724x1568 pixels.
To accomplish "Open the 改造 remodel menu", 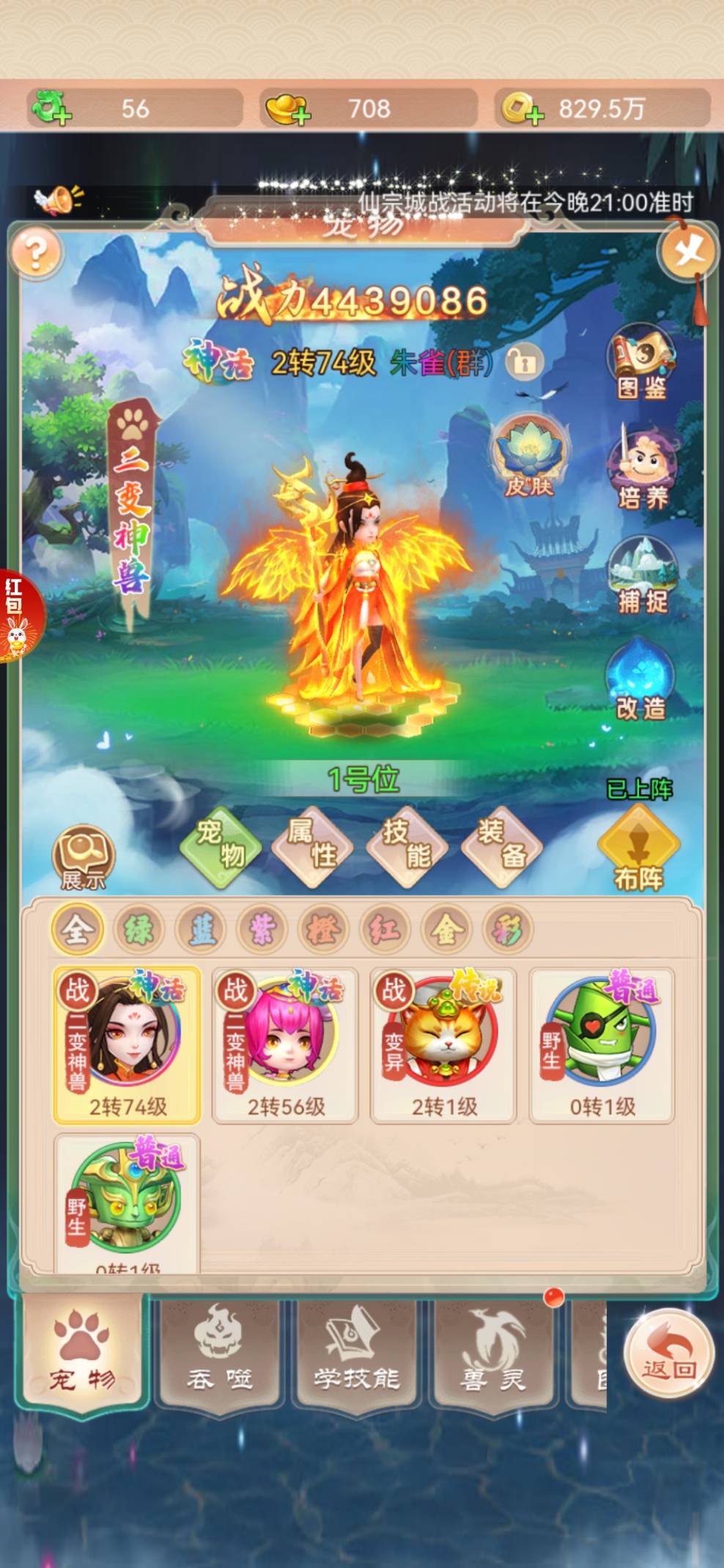I will coord(640,681).
